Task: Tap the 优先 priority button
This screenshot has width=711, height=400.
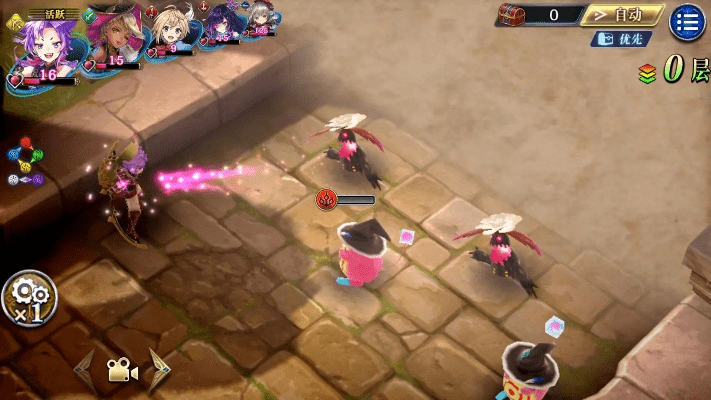Action: pos(621,39)
